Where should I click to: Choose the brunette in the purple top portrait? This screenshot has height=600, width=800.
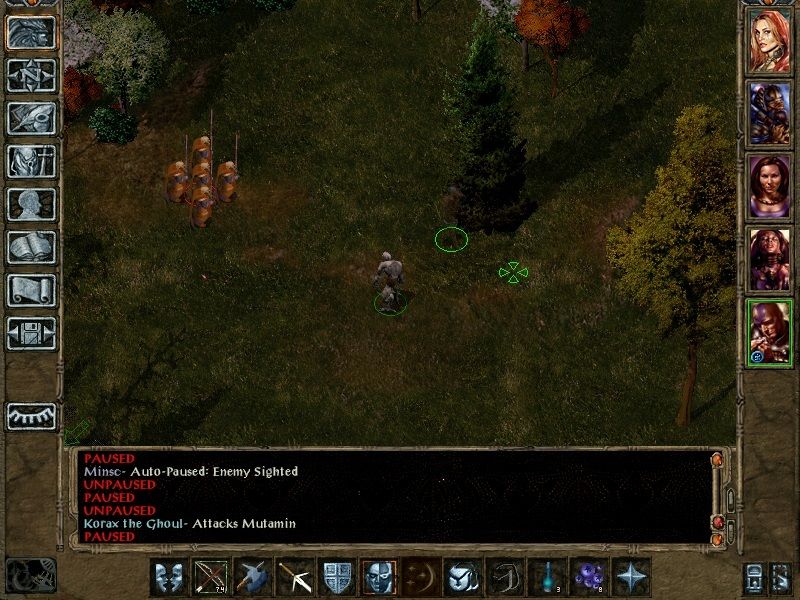[770, 185]
